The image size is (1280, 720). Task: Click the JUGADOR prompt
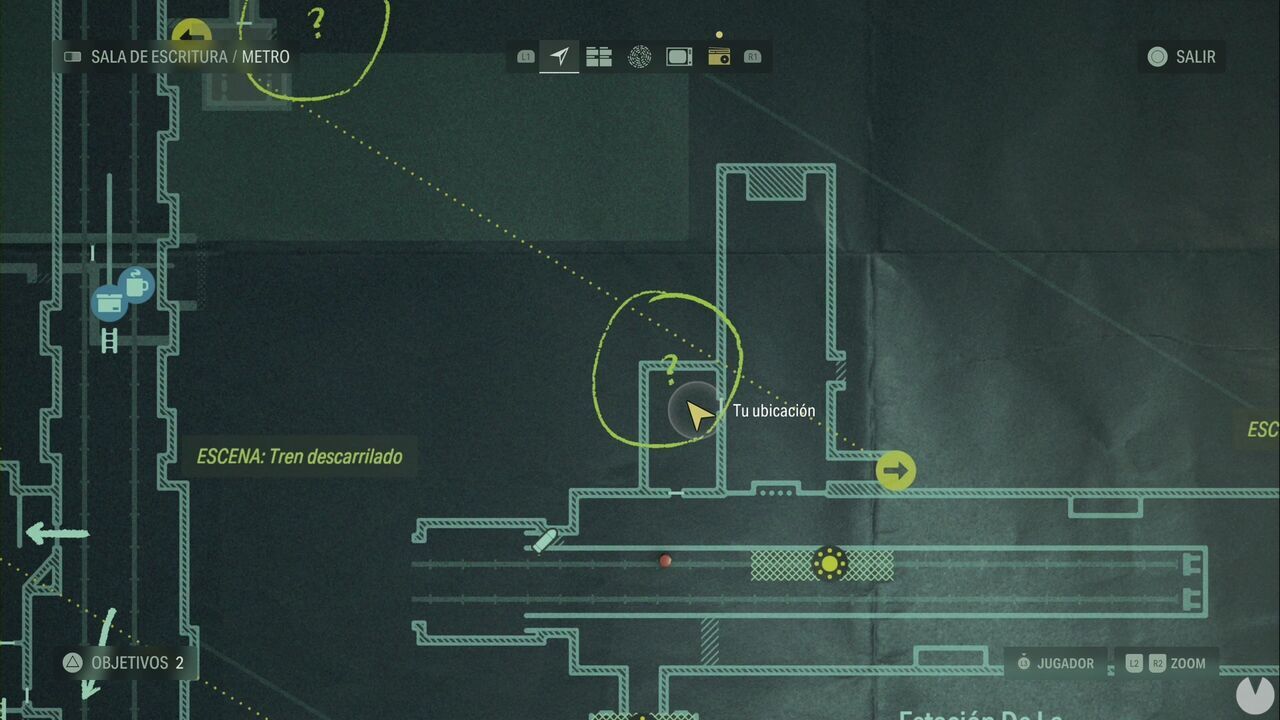[1055, 663]
